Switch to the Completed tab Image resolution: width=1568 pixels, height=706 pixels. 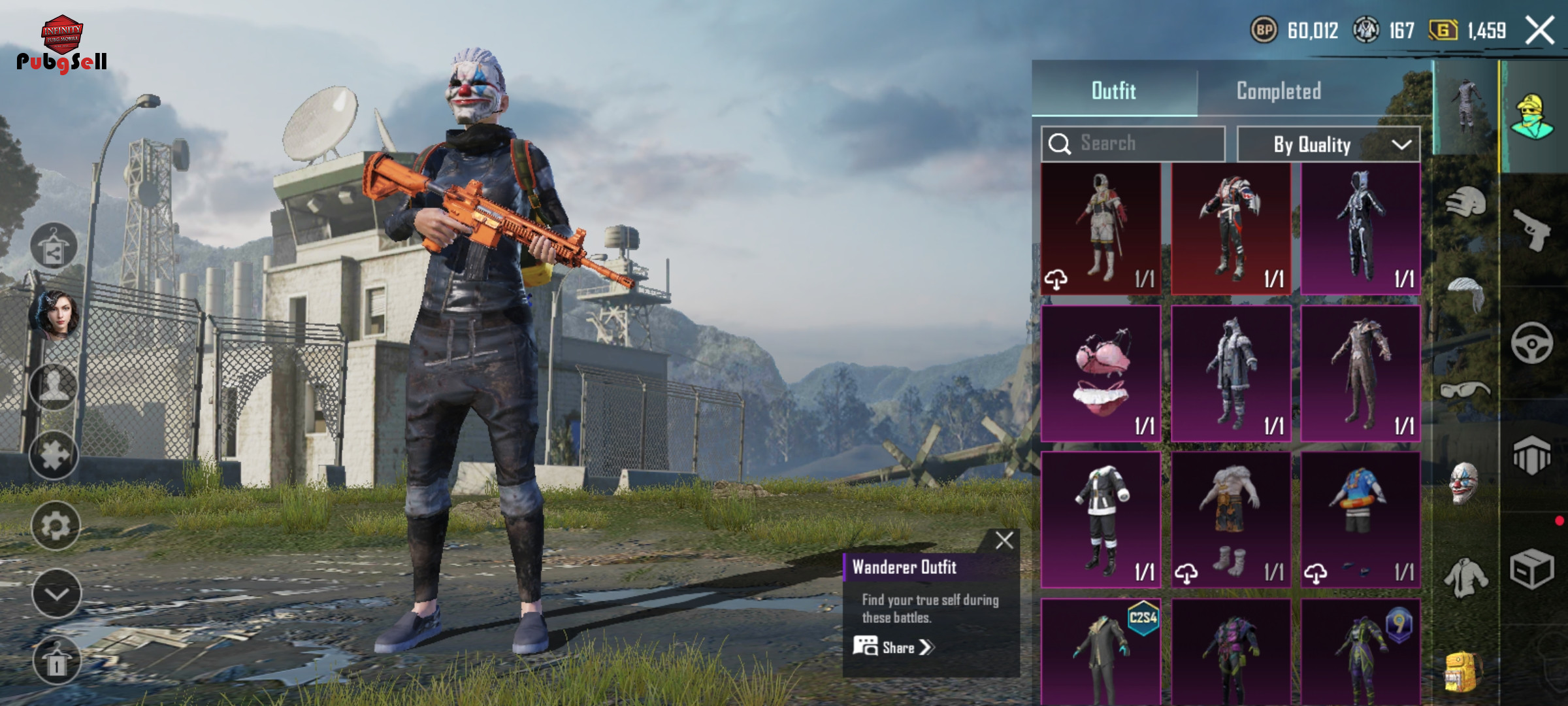coord(1279,91)
